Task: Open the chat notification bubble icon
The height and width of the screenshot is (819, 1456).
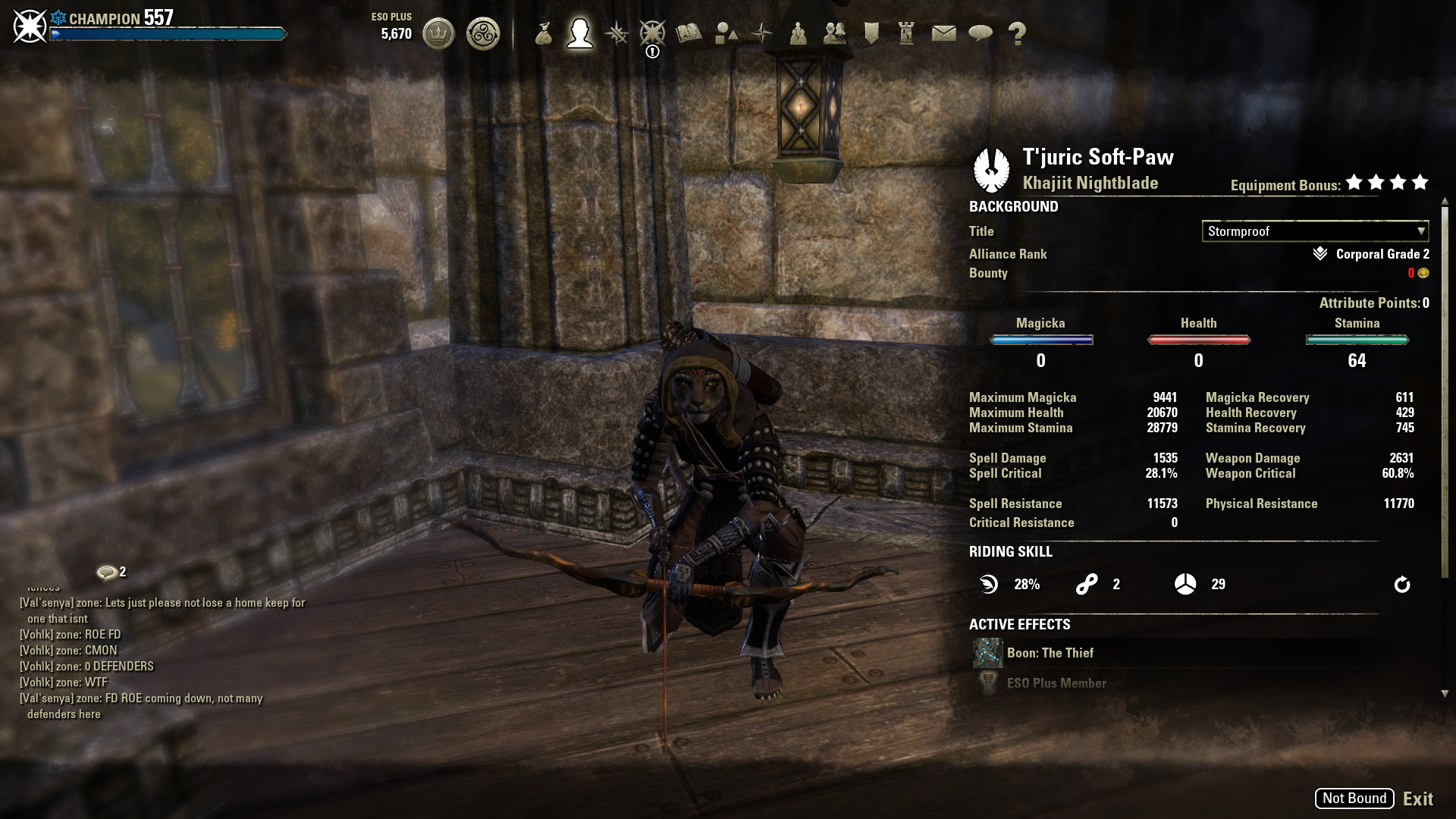Action: click(107, 573)
